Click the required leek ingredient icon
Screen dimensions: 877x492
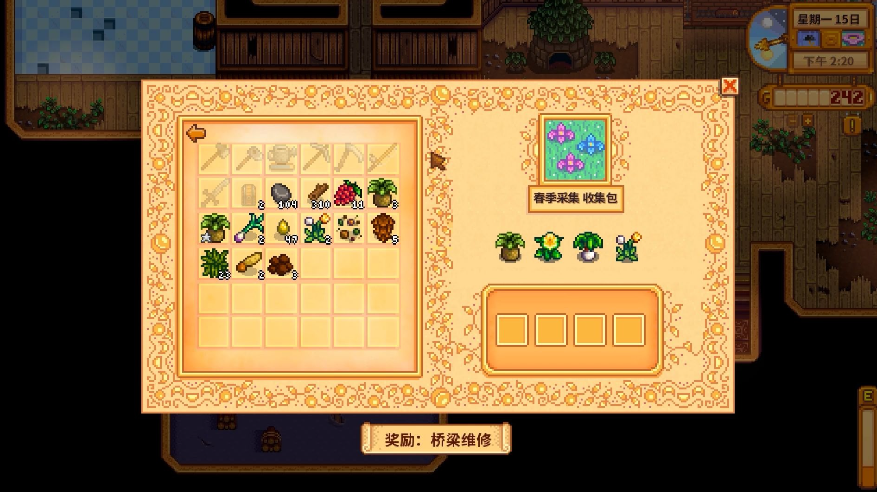click(587, 247)
